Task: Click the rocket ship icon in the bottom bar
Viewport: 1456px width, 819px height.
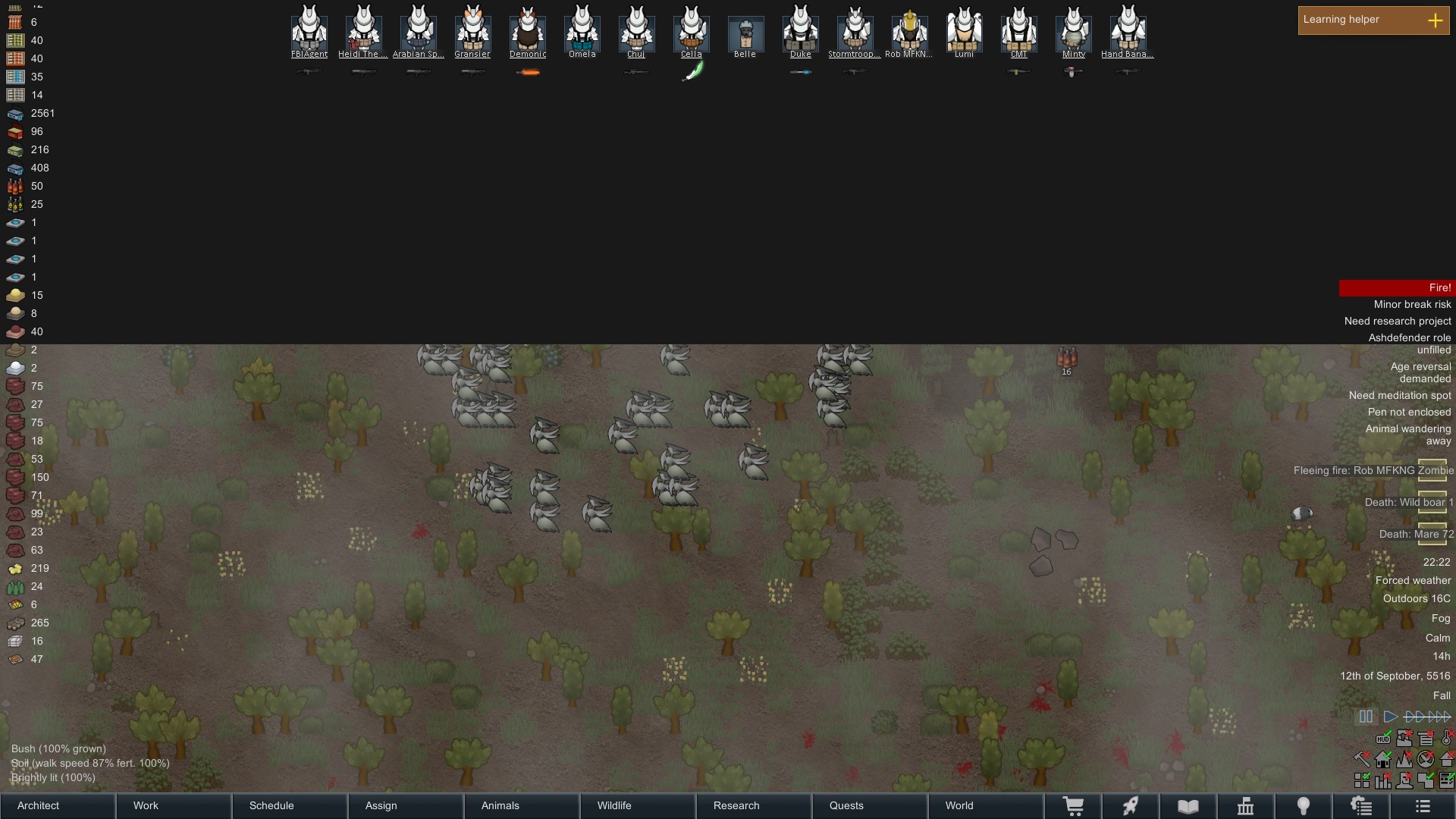Action: pyautogui.click(x=1130, y=806)
